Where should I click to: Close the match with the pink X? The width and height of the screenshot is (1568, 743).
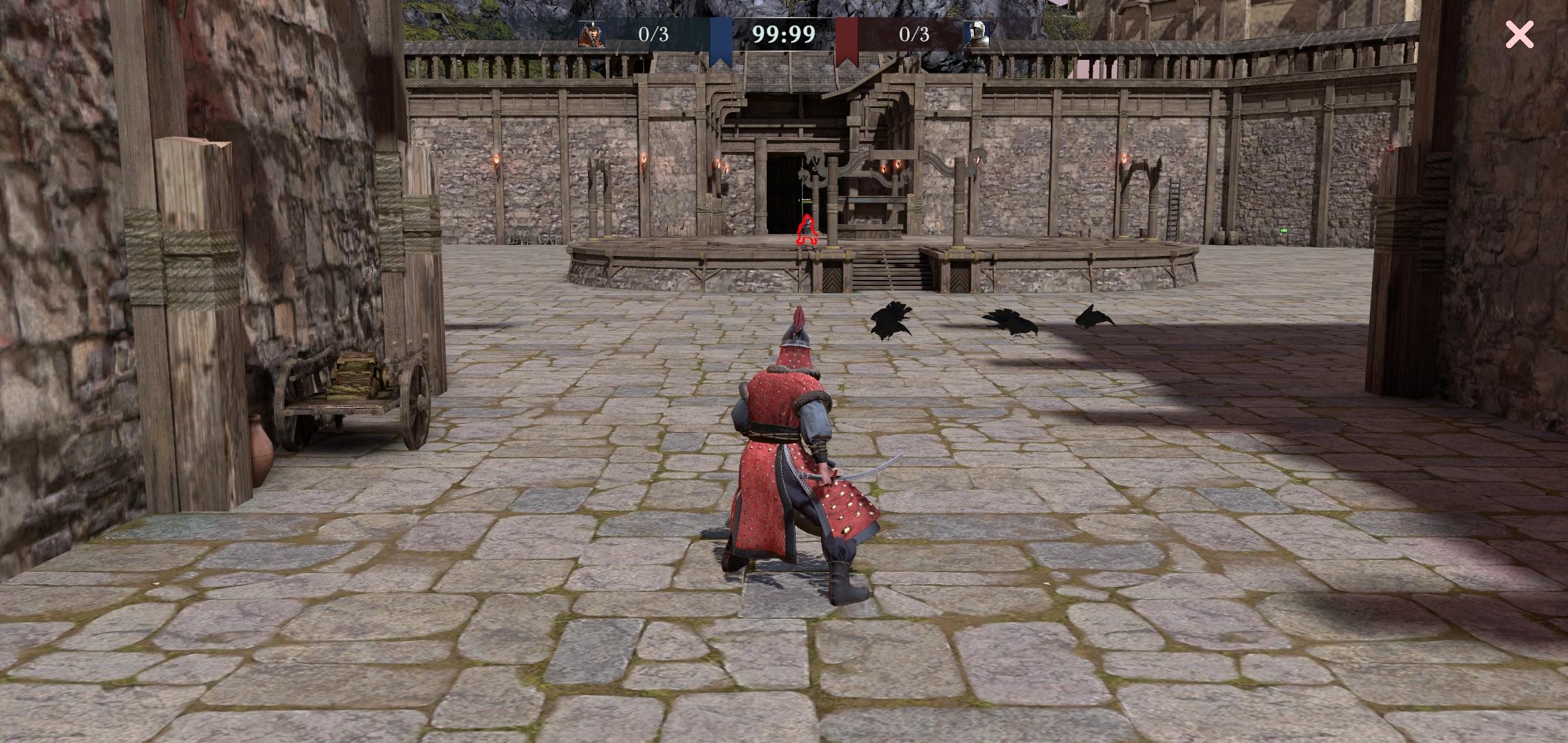click(x=1519, y=34)
